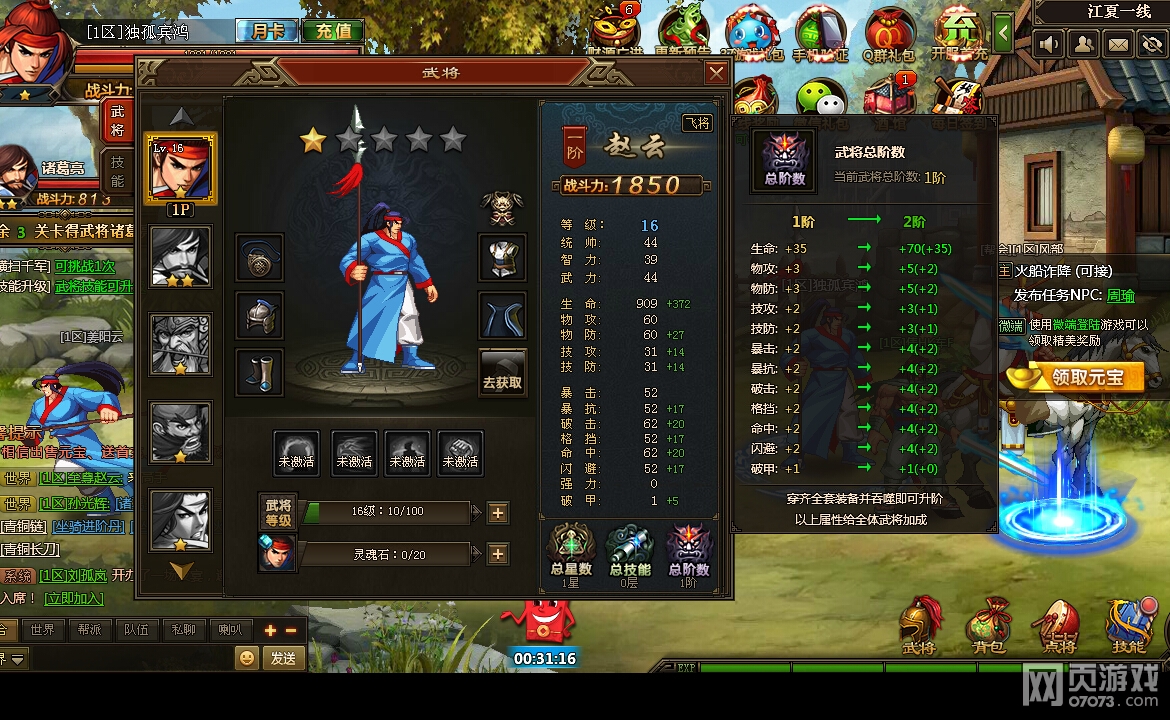Close the 武将 general panel
The width and height of the screenshot is (1170, 720).
(716, 73)
